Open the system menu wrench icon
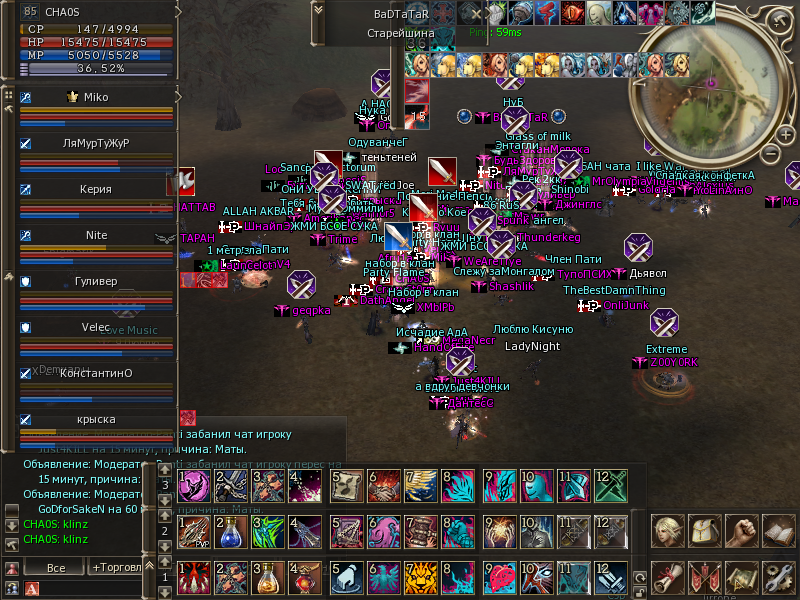This screenshot has width=800, height=600. click(x=778, y=578)
